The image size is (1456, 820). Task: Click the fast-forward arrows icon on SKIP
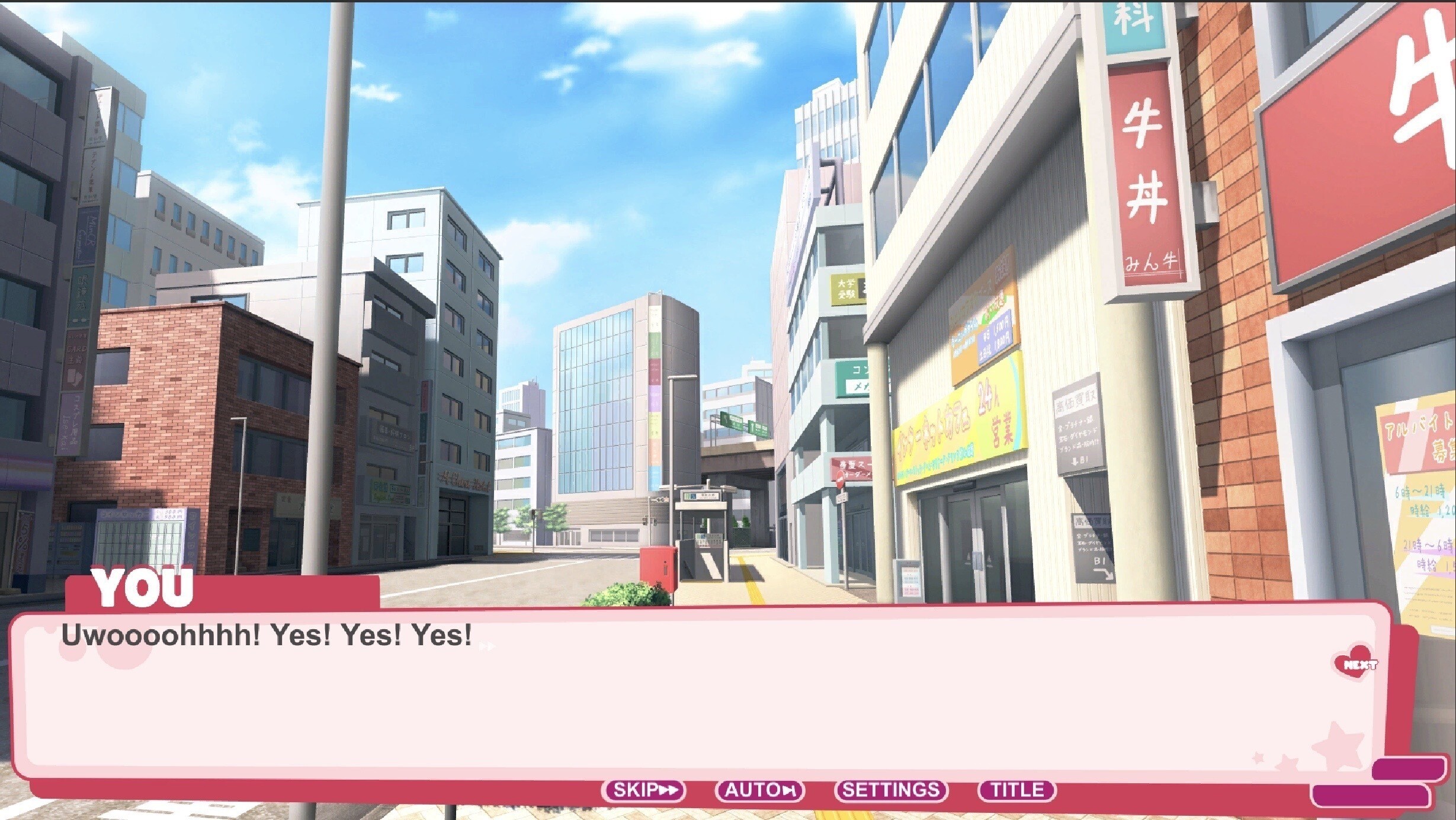(669, 790)
